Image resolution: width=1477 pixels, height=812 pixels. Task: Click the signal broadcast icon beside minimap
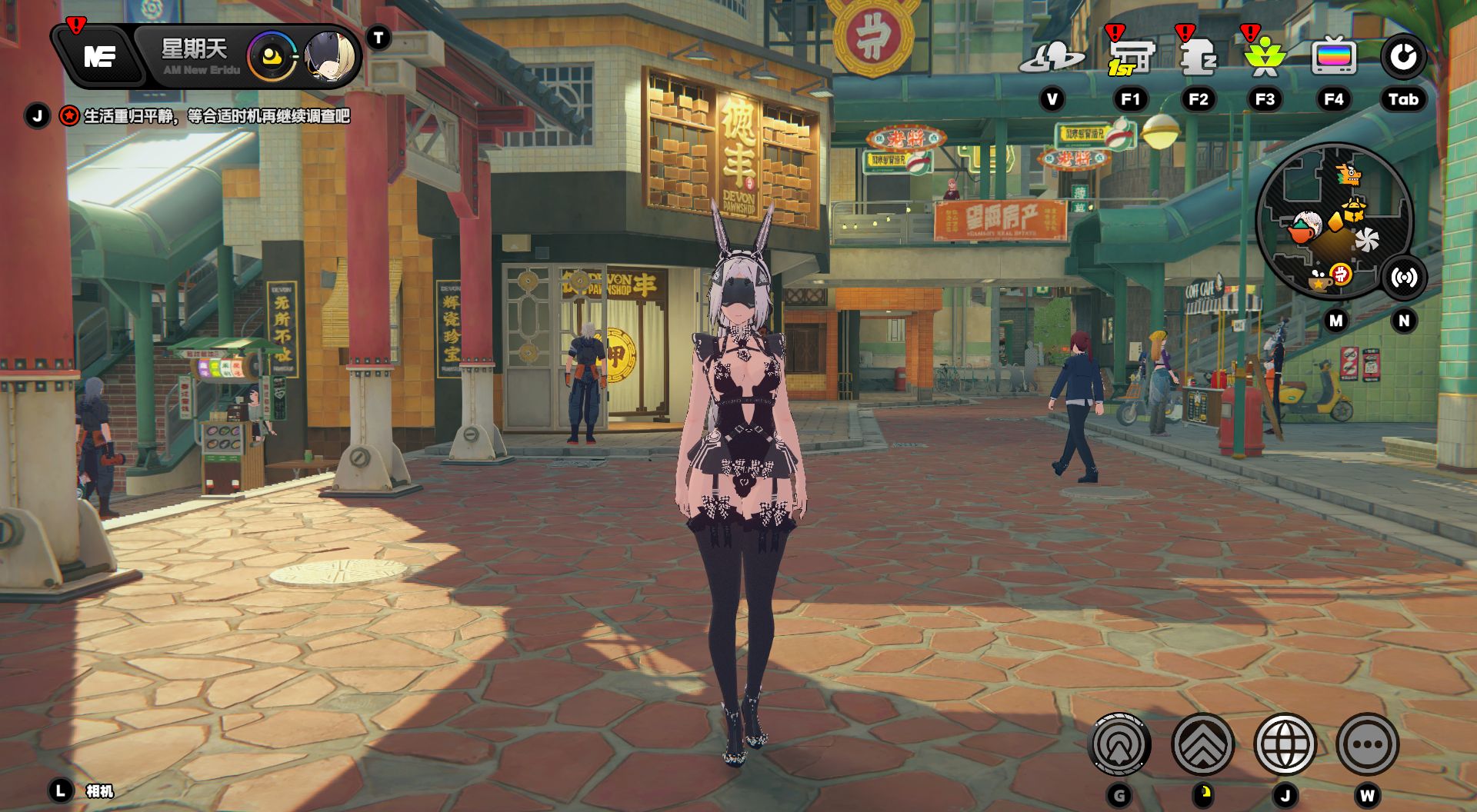[1404, 278]
